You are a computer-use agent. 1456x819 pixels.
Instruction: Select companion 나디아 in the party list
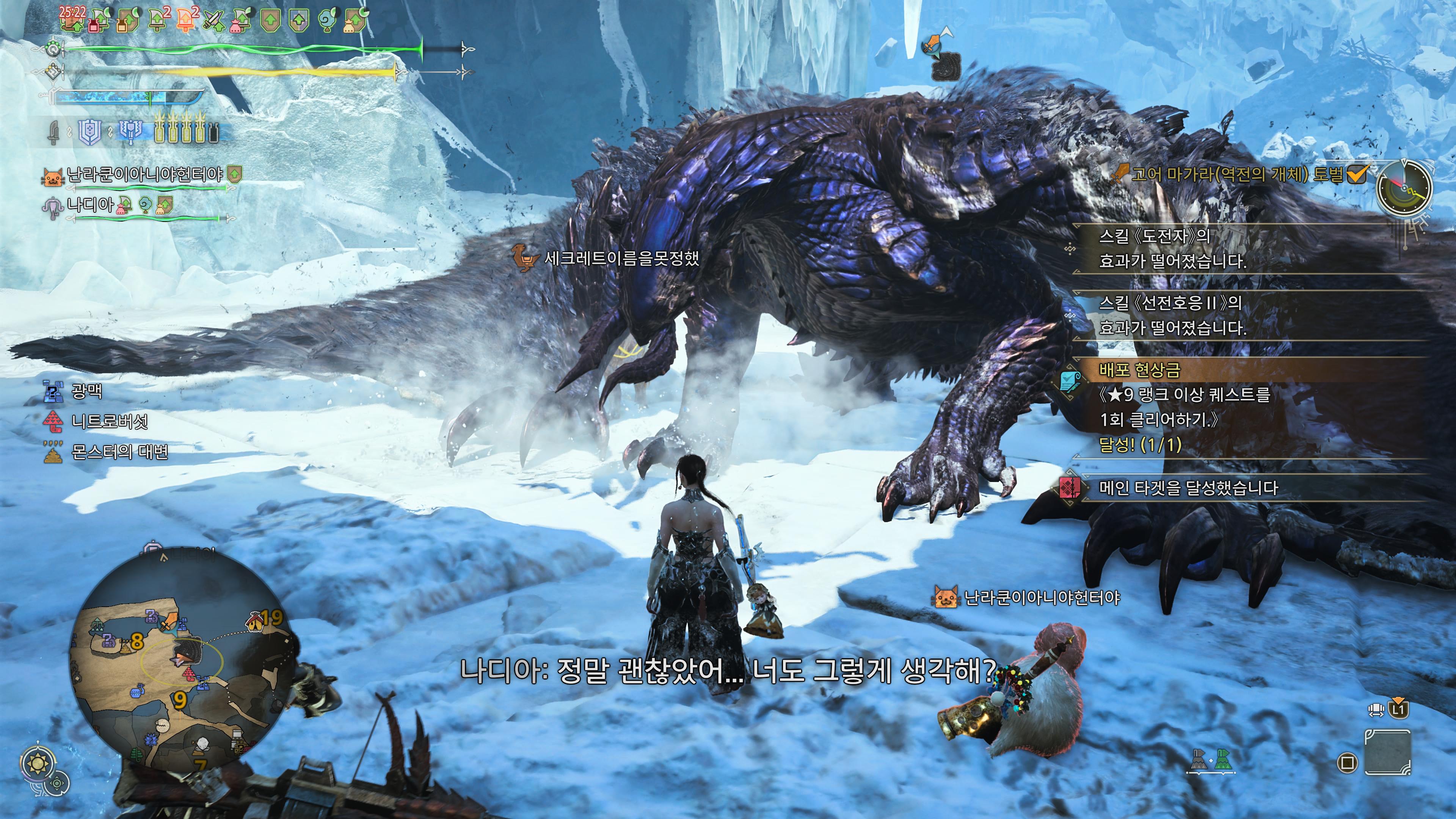(x=91, y=205)
